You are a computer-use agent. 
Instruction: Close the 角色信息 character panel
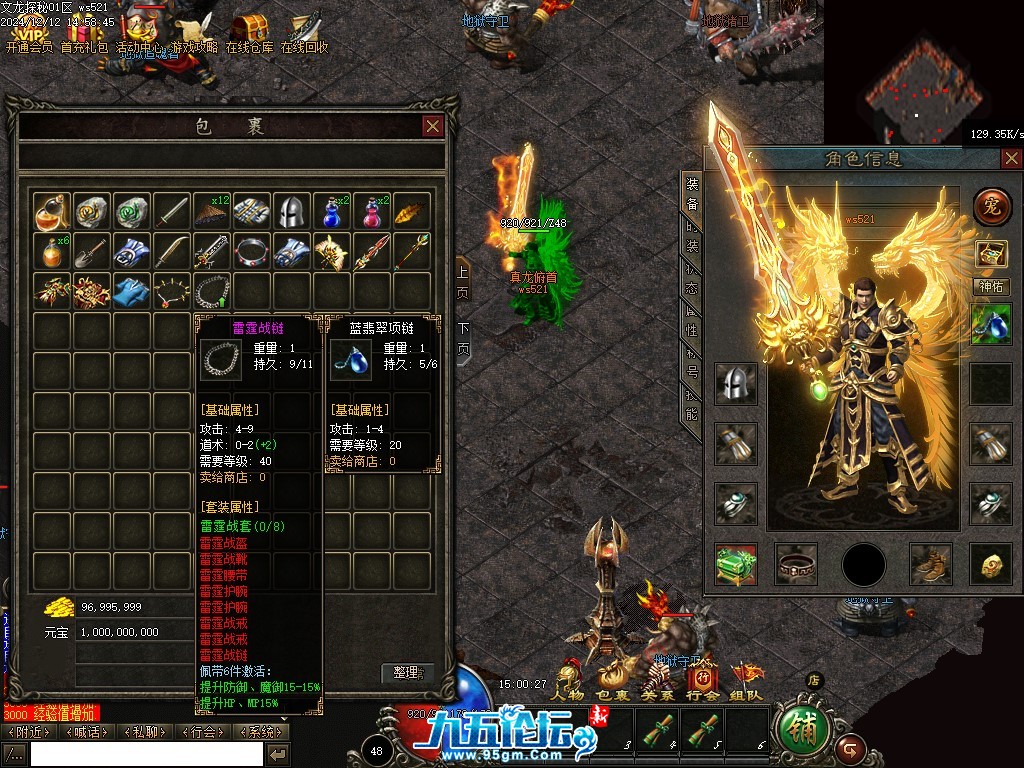1012,158
